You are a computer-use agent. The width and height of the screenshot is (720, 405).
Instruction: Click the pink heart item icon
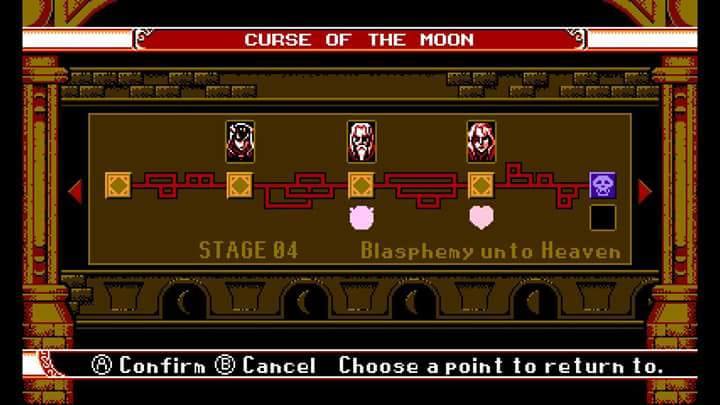pos(481,216)
